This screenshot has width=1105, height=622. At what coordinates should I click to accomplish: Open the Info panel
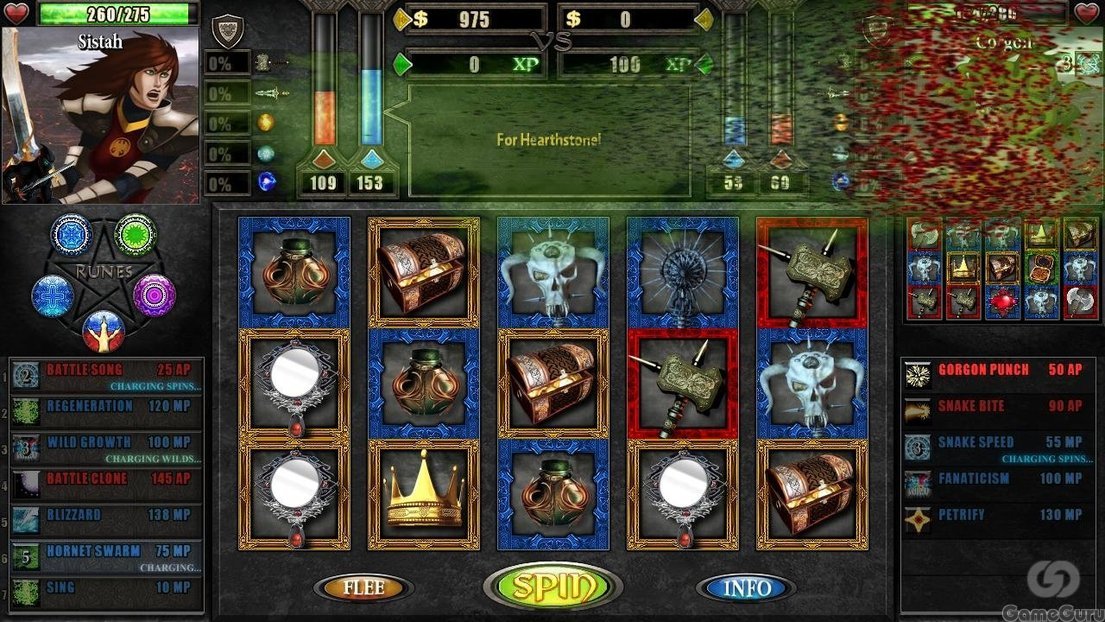point(746,588)
